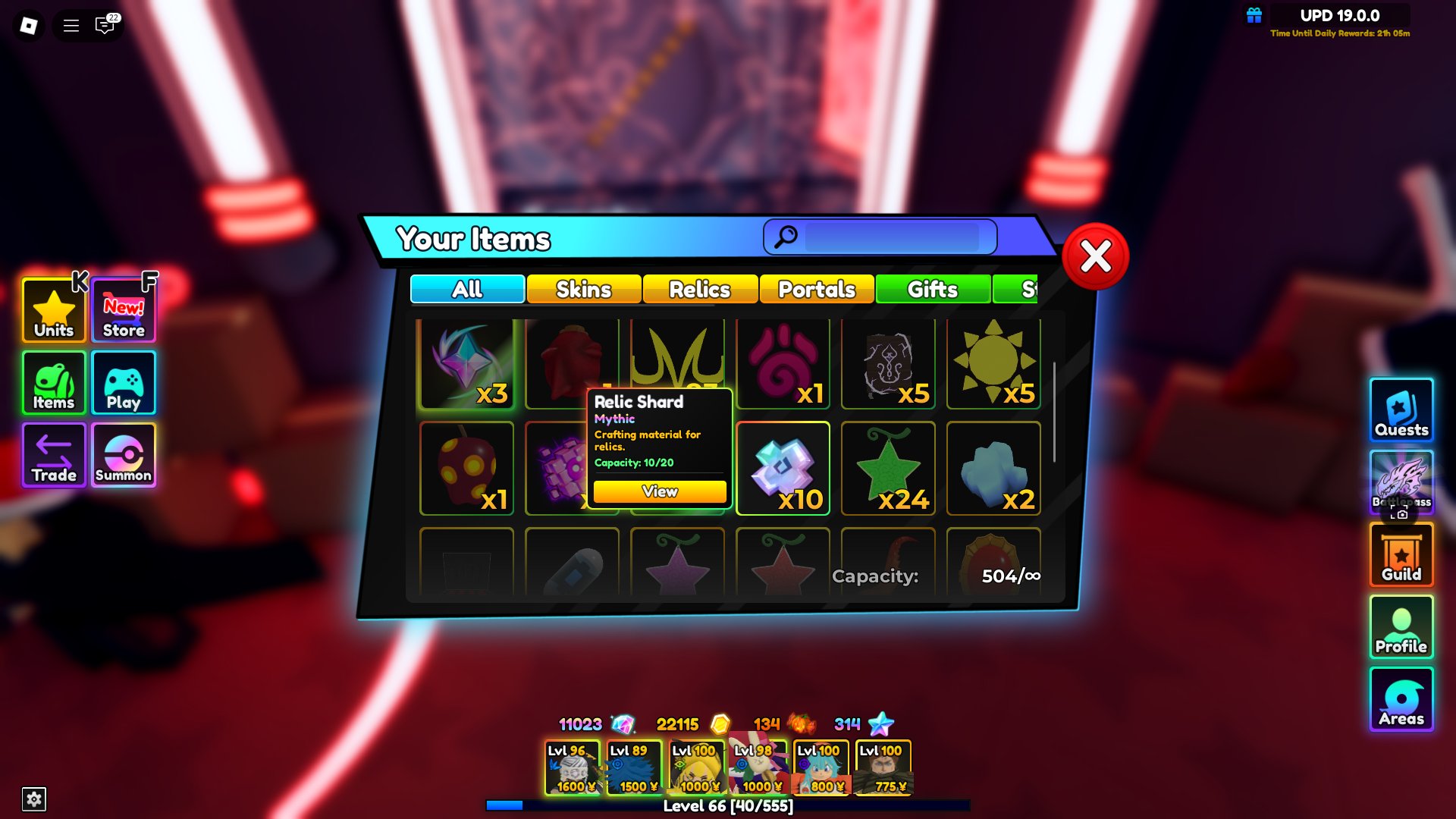1456x819 pixels.
Task: Switch to the Portals tab
Action: tap(817, 290)
